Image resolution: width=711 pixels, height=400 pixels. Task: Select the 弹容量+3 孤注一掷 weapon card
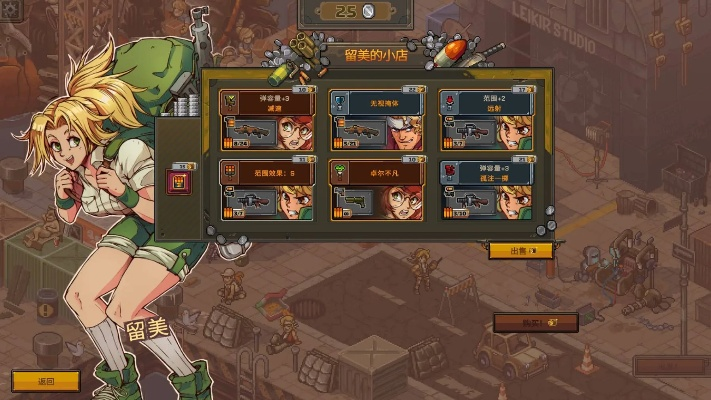(x=485, y=189)
